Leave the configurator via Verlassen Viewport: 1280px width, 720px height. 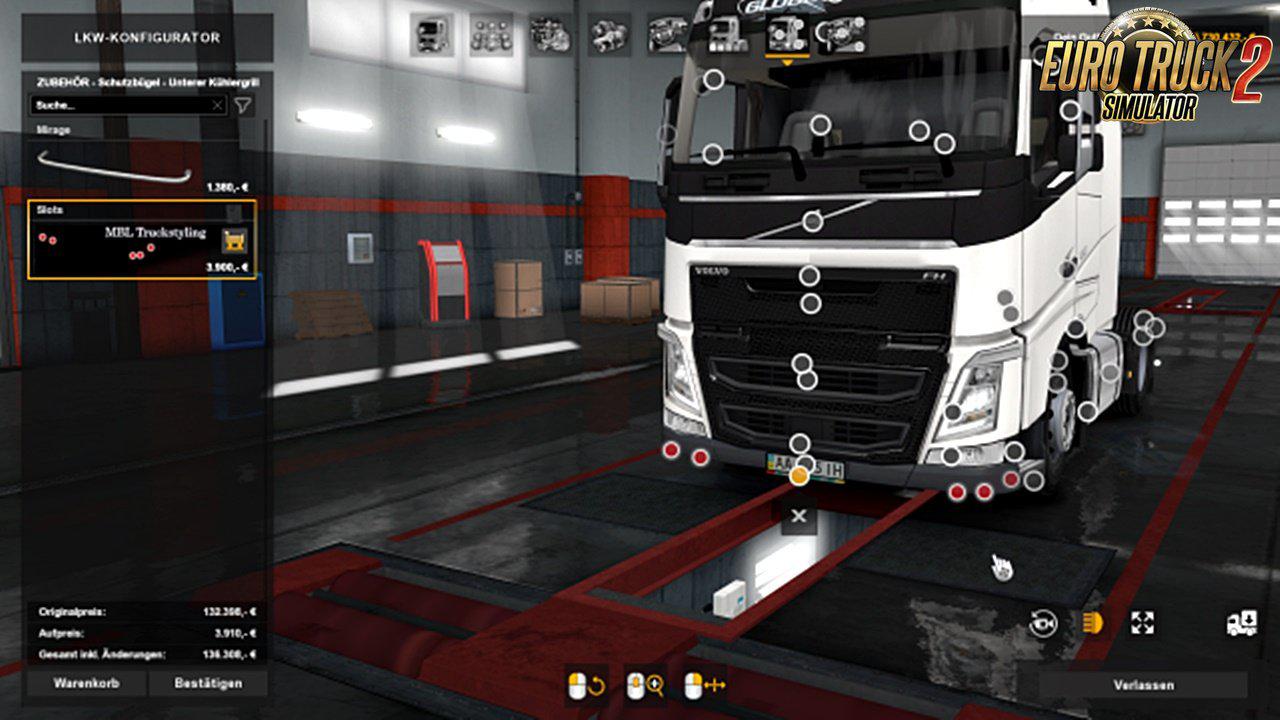point(1143,685)
